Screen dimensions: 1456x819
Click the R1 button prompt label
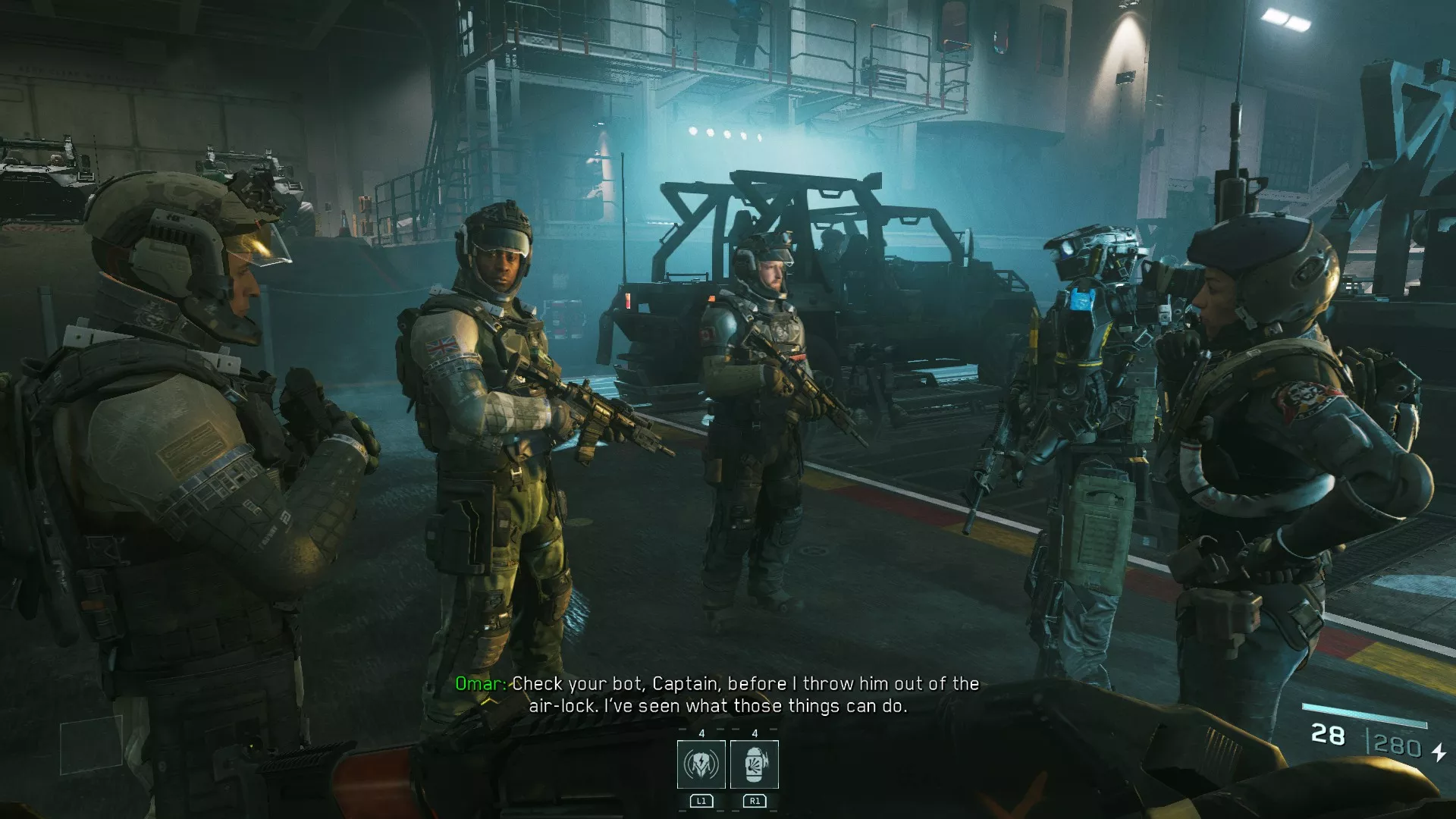tap(754, 801)
